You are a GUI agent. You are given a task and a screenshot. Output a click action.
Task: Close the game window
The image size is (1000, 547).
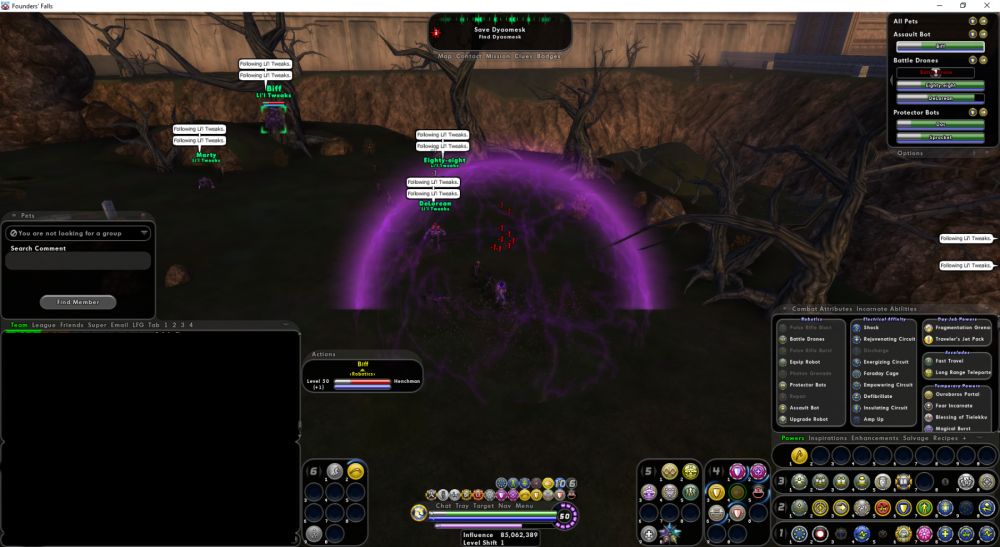click(988, 5)
